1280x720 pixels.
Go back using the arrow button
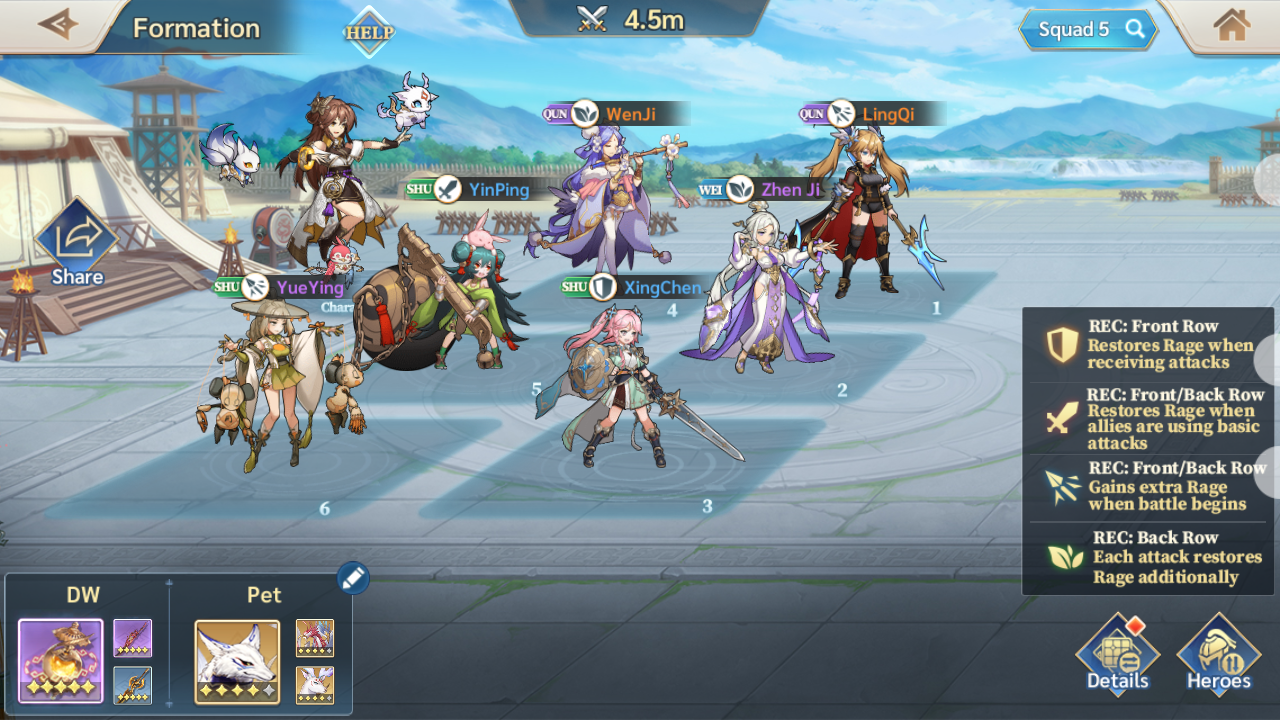click(57, 25)
